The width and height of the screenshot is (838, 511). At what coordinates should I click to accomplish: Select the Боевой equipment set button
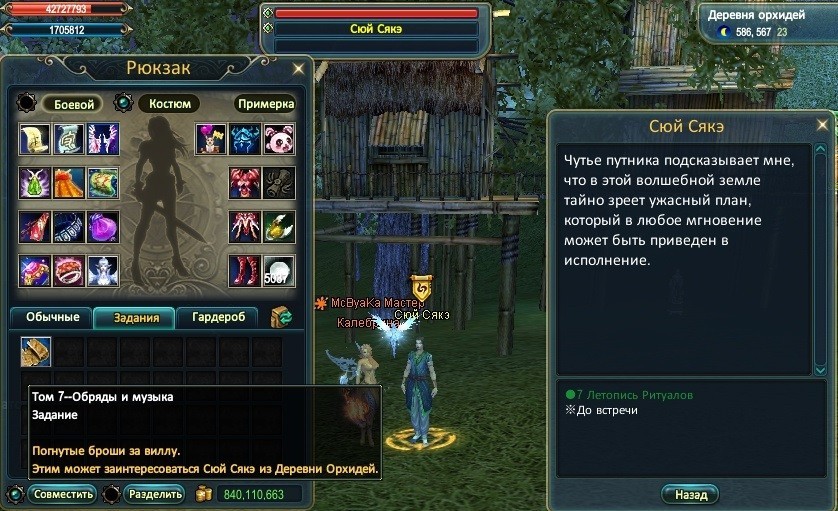coord(72,104)
